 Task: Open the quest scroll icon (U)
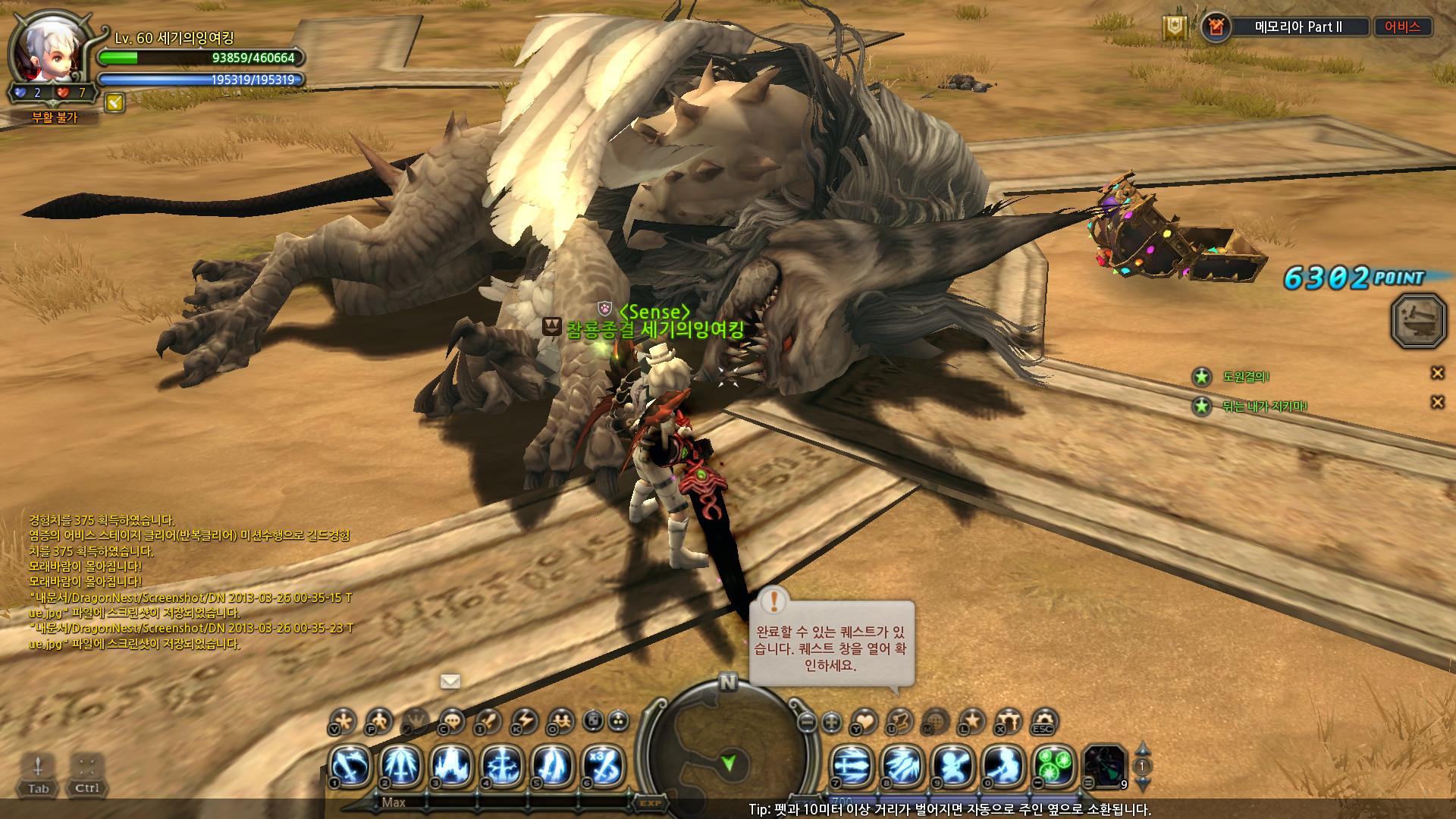click(899, 720)
